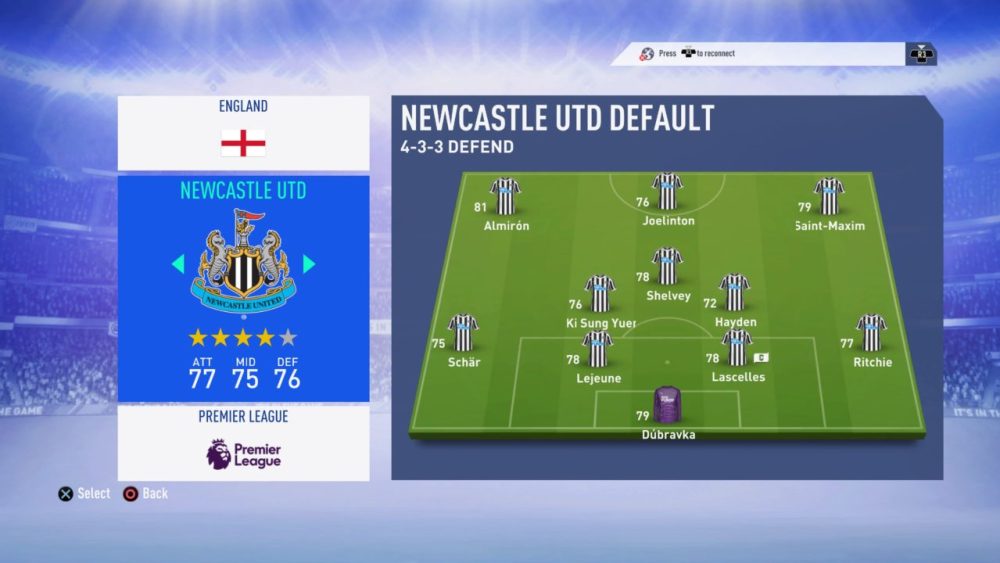The height and width of the screenshot is (563, 1000).
Task: Select the left team-cycle arrow
Action: click(x=178, y=264)
